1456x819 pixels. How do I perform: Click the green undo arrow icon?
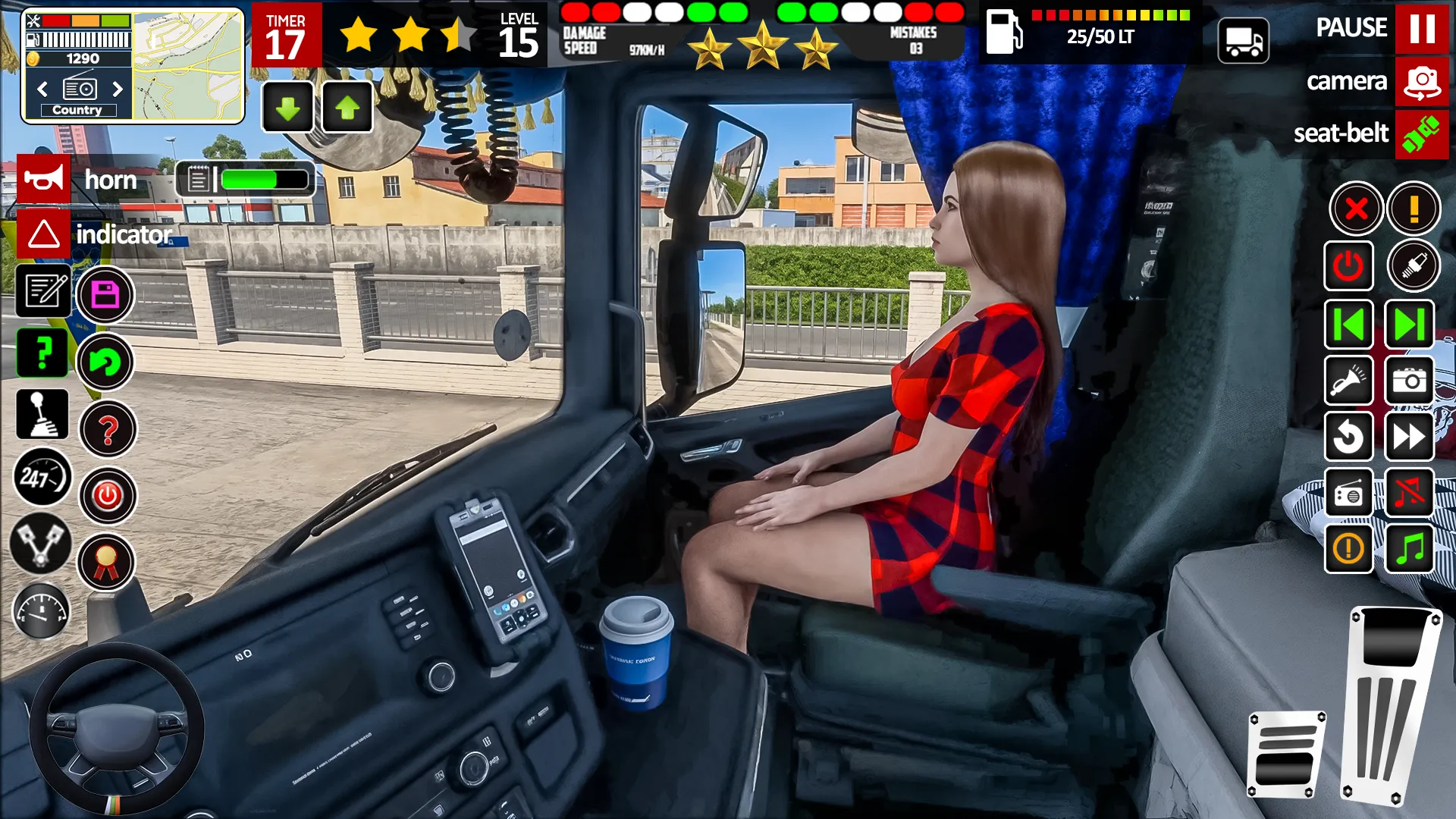[107, 362]
